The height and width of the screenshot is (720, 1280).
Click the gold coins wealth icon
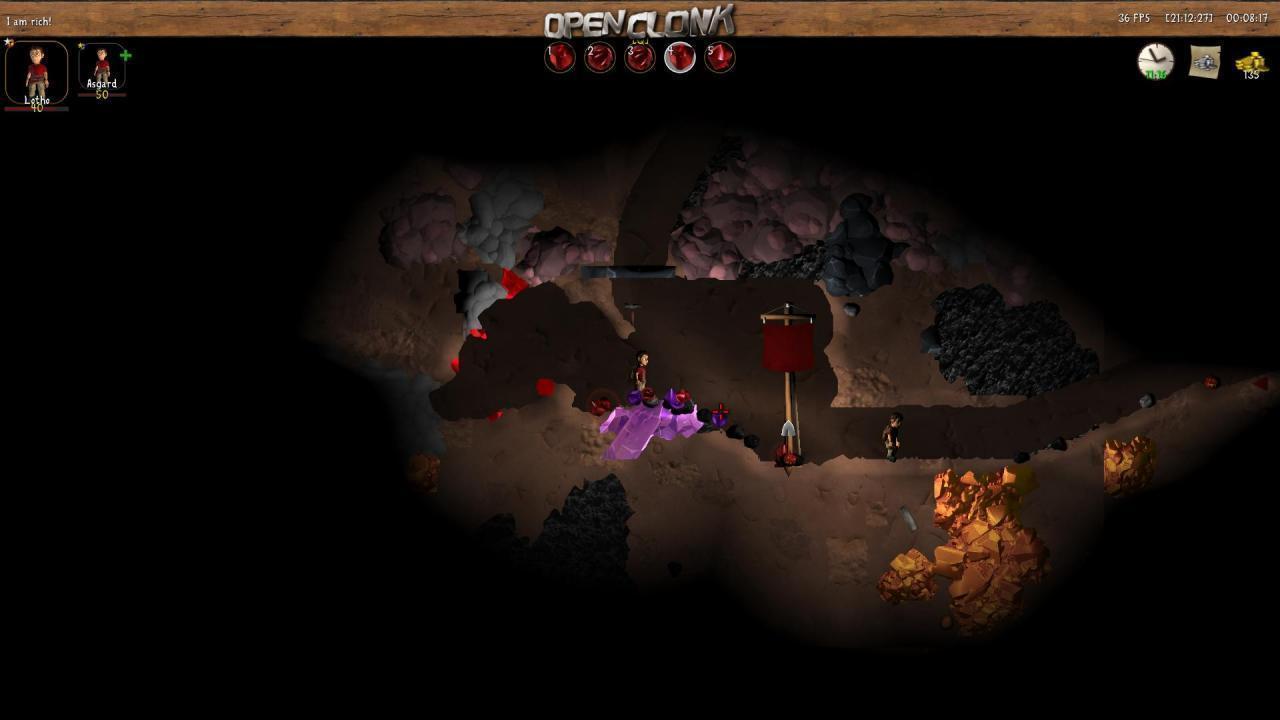(1250, 63)
